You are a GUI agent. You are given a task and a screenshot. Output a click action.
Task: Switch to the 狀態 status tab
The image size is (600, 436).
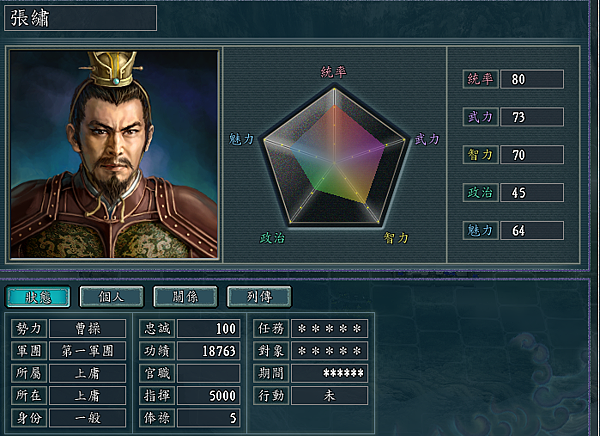click(38, 297)
